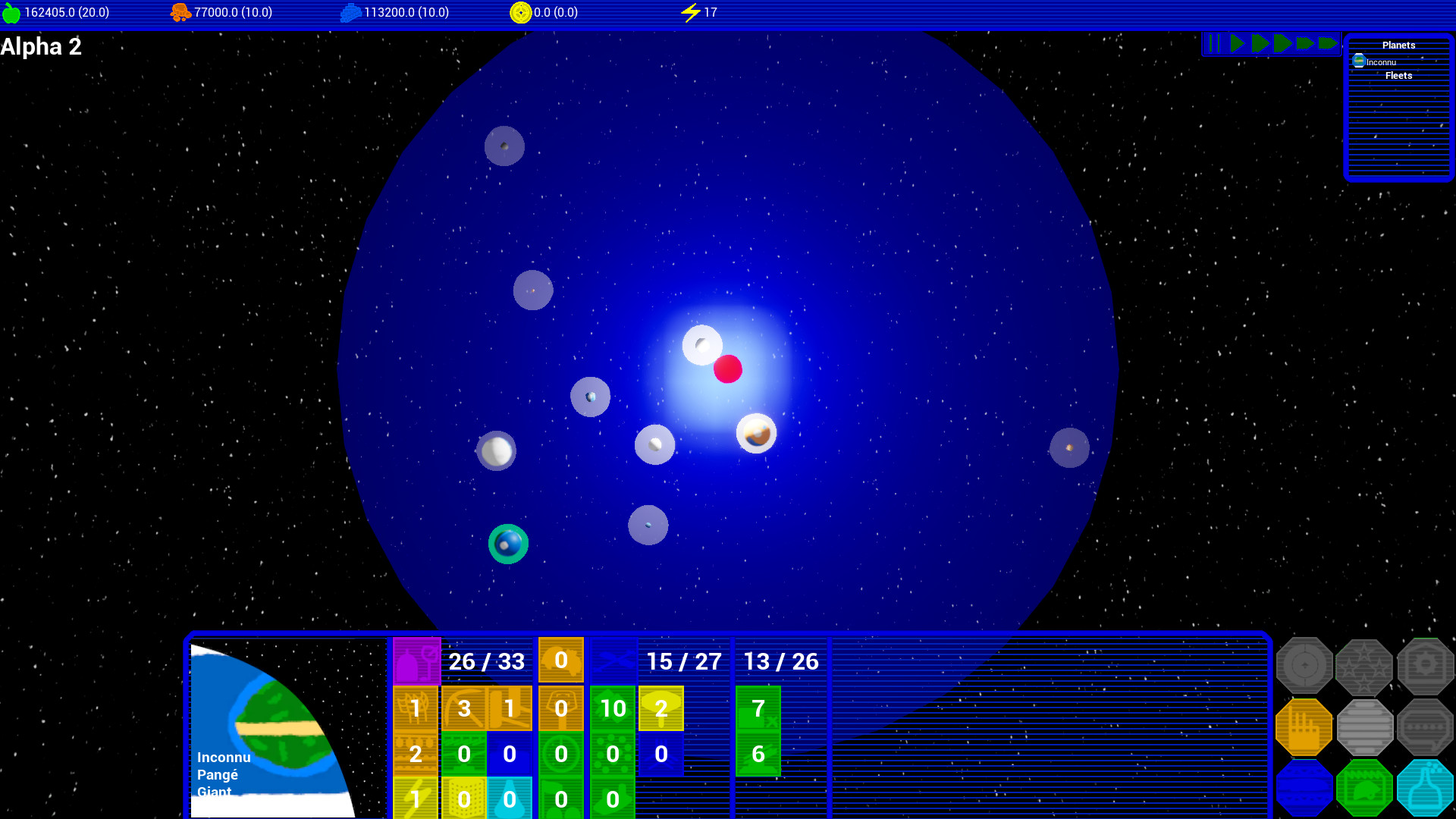This screenshot has height=819, width=1456.
Task: Expand the Planets list header
Action: [x=1398, y=45]
